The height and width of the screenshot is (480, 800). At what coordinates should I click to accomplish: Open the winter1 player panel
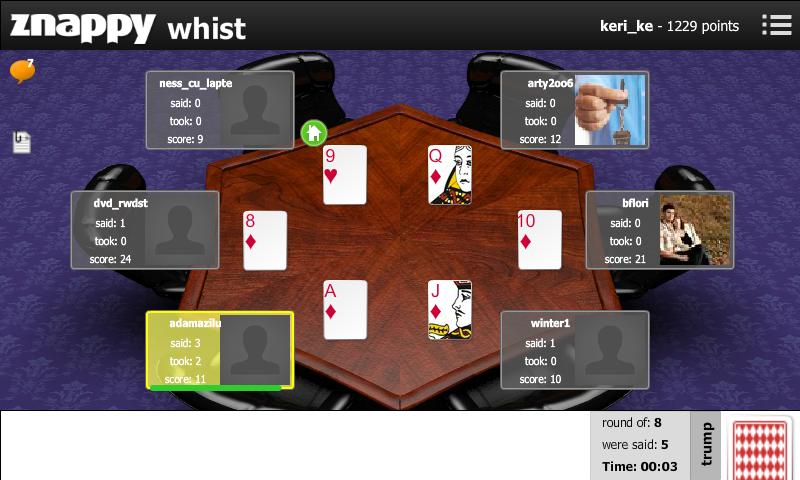click(x=575, y=350)
